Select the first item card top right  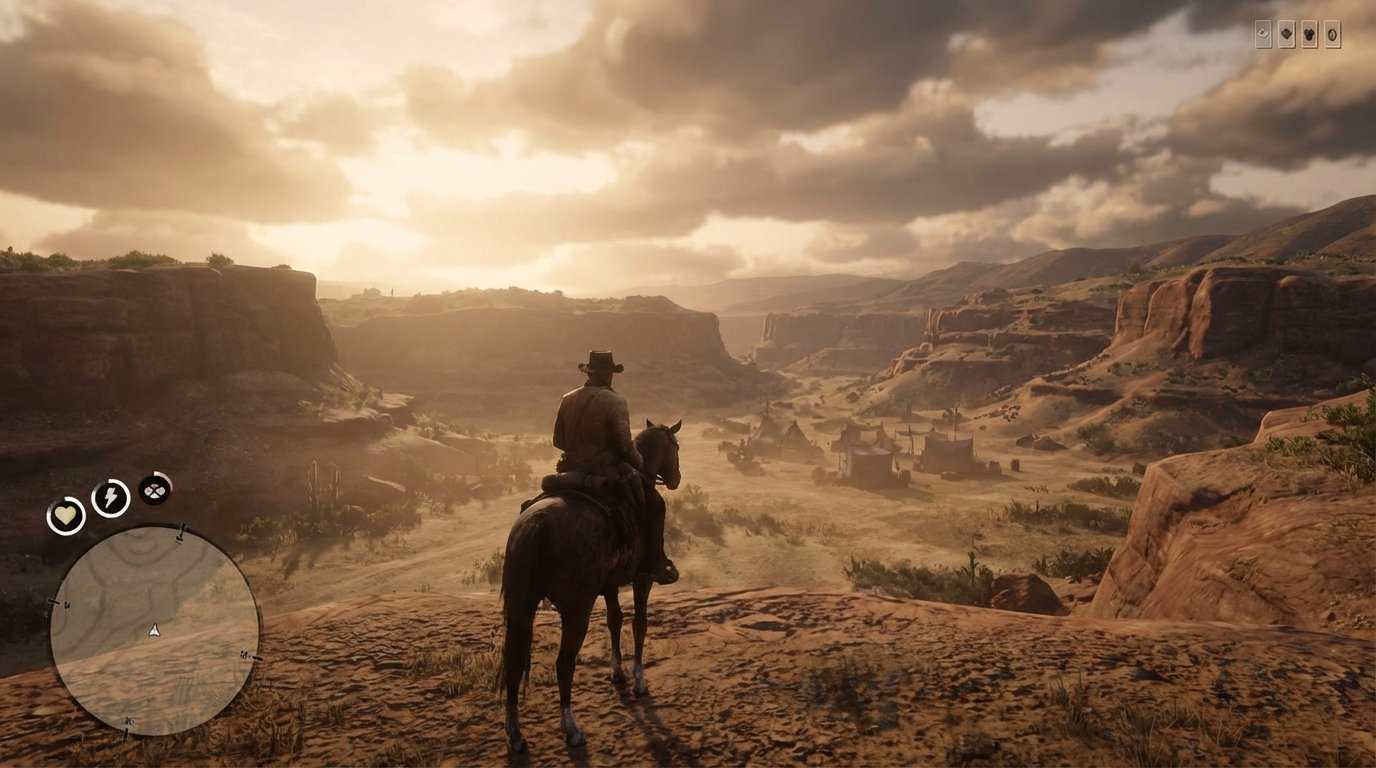[x=1263, y=33]
